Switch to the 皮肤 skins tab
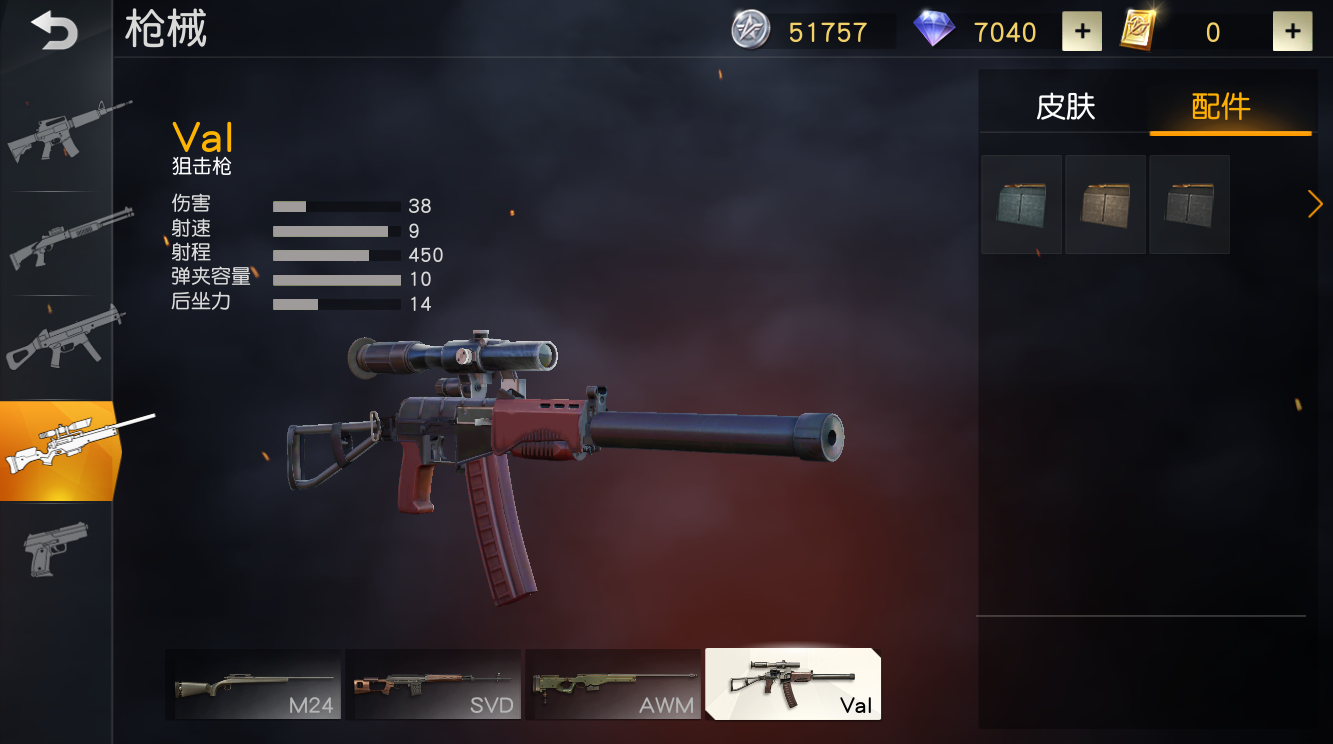The height and width of the screenshot is (744, 1333). 1066,107
